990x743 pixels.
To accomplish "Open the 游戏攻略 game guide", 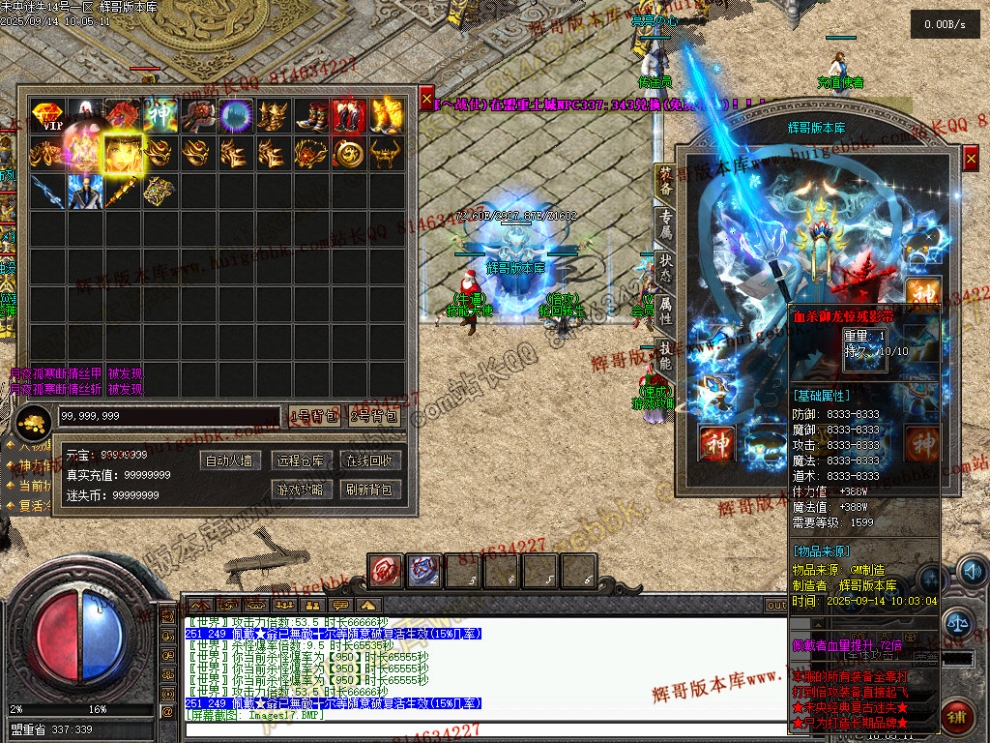I will (301, 490).
